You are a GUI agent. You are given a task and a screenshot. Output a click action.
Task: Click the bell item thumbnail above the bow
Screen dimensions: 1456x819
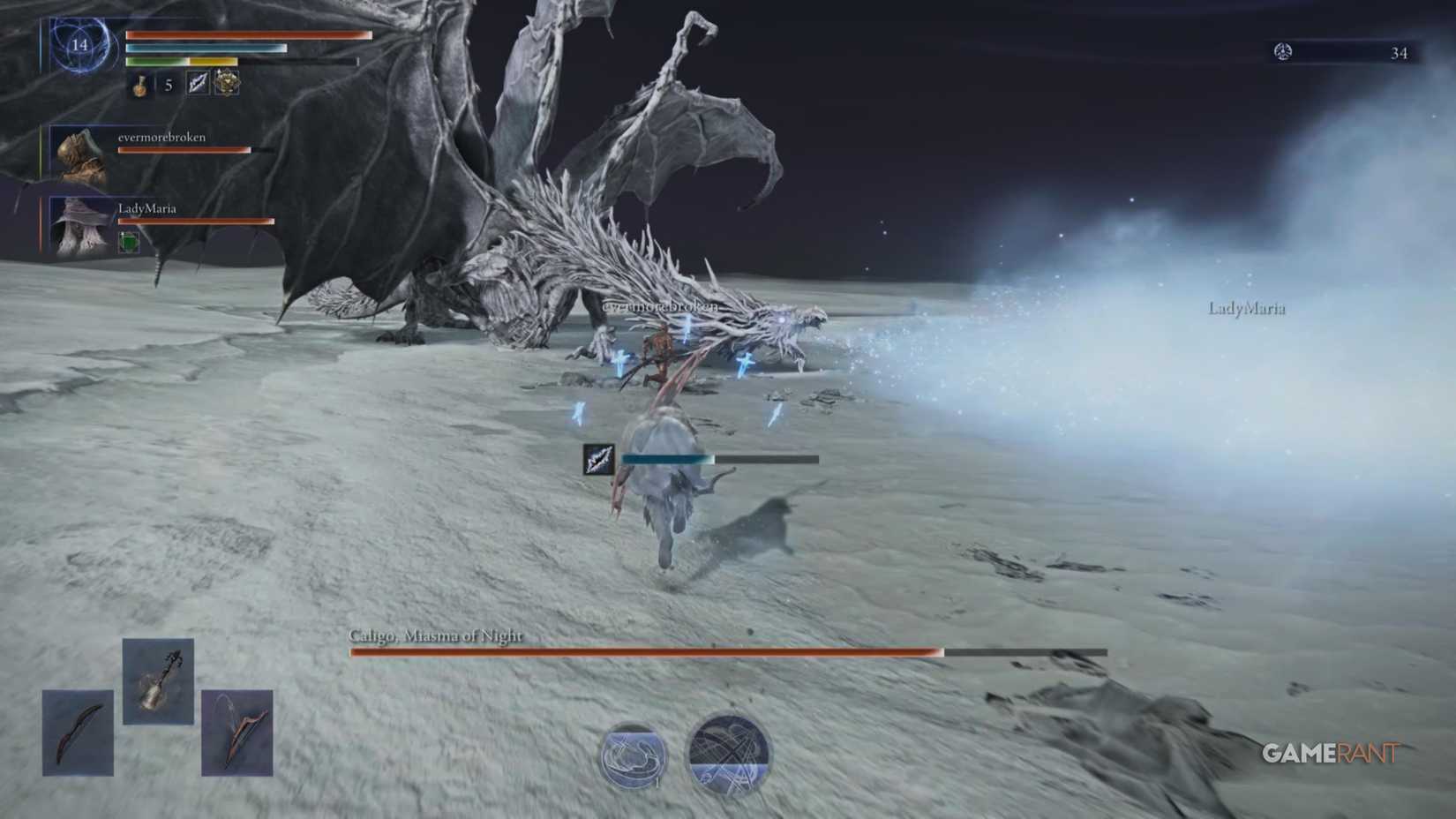point(159,688)
